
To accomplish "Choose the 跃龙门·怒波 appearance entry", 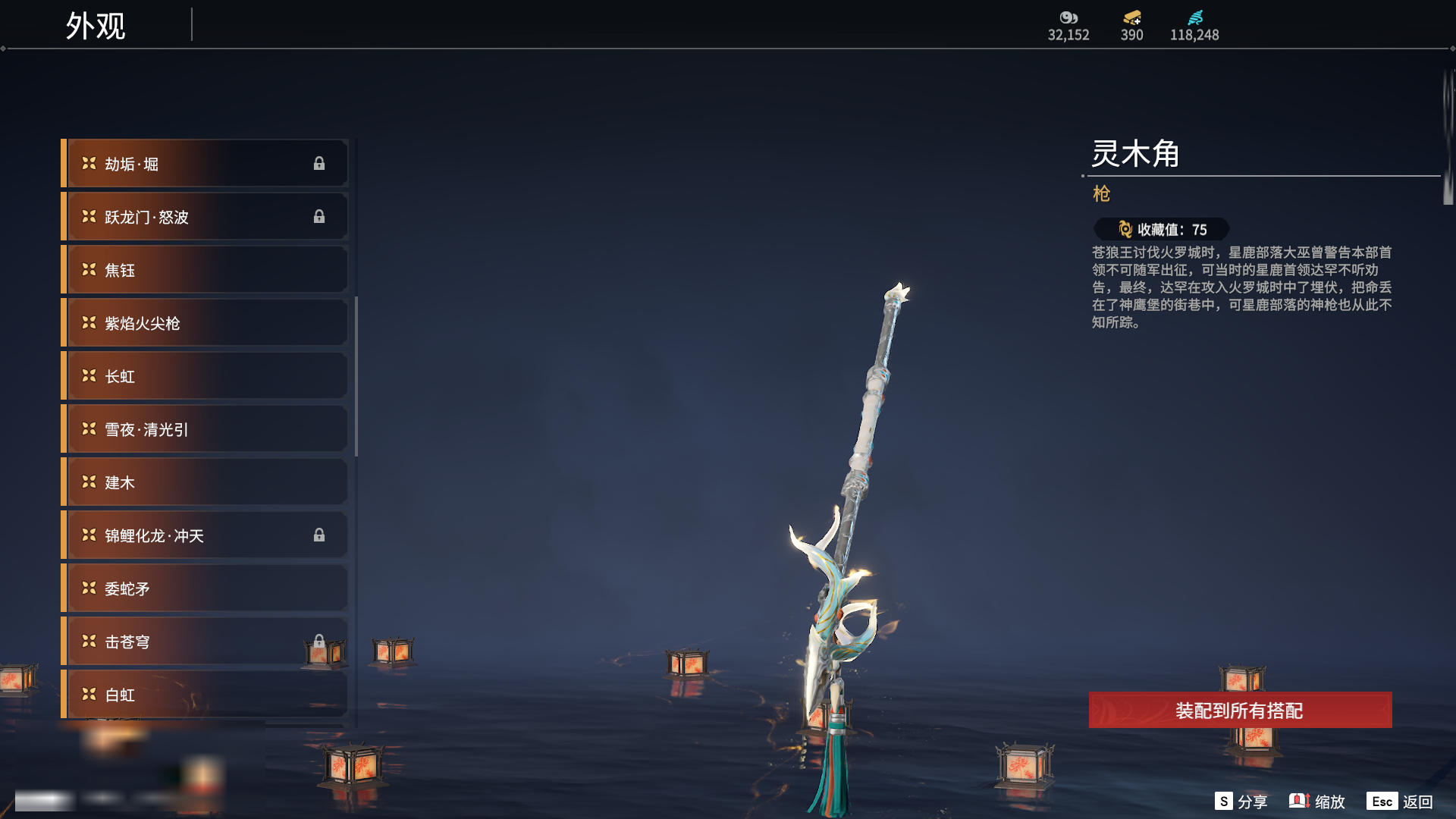I will click(205, 217).
